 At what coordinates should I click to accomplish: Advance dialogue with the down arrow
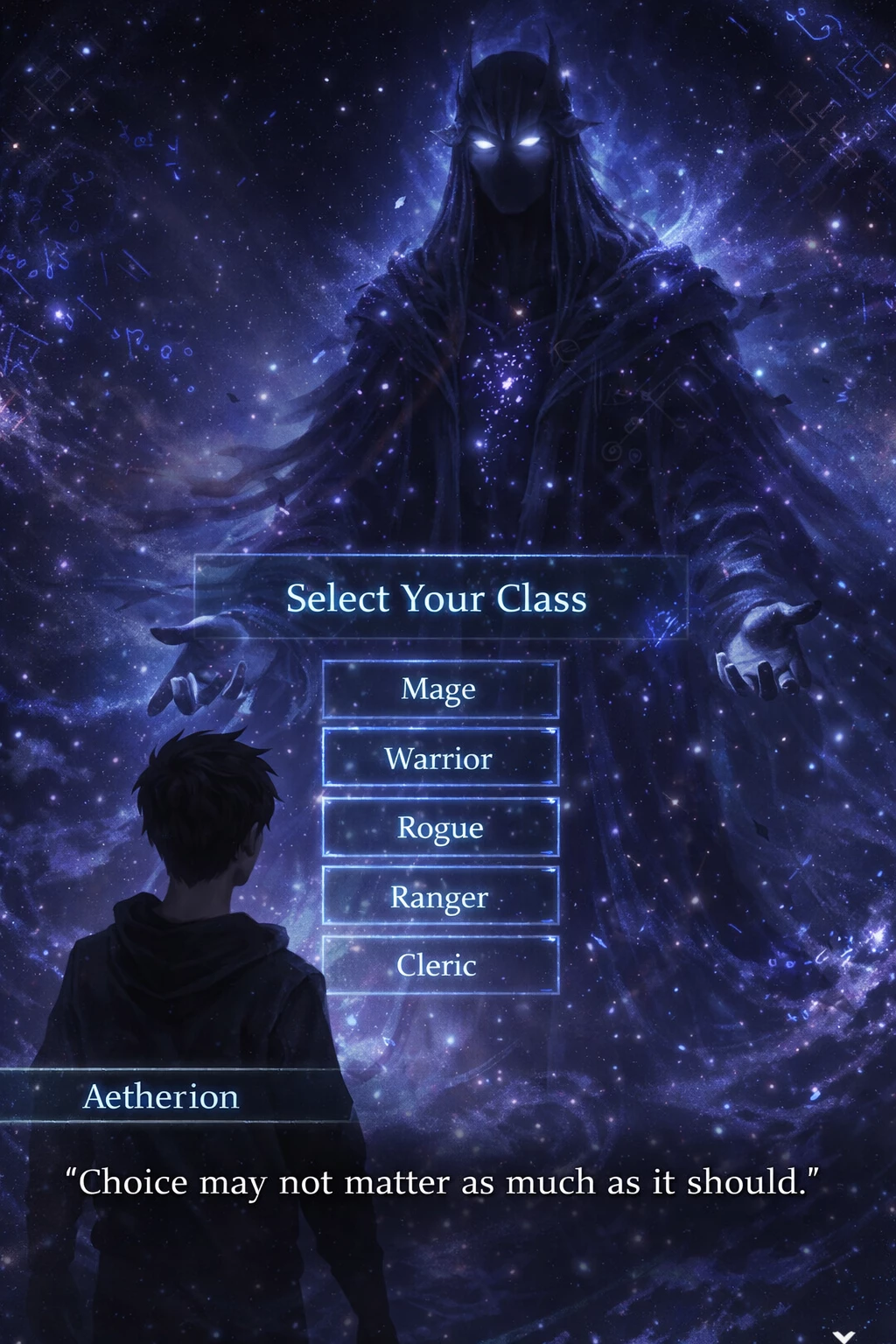(843, 1335)
